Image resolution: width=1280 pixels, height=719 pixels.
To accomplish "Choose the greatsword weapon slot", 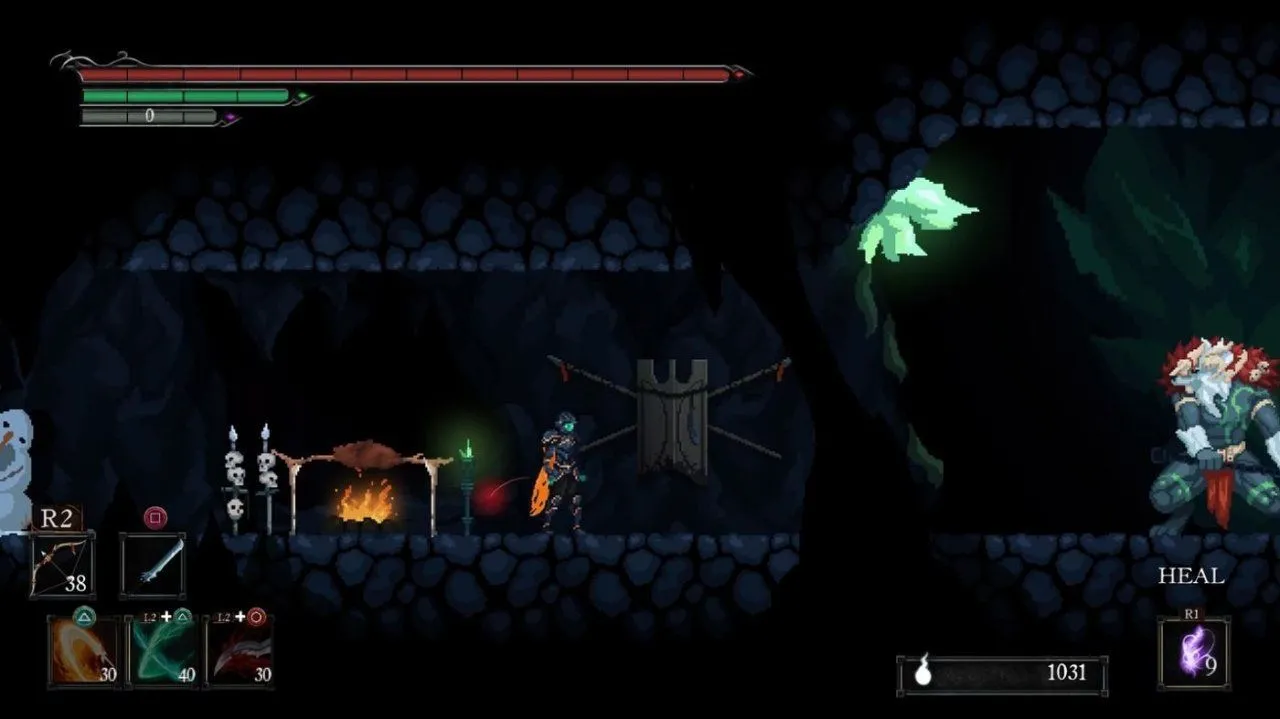I will tap(153, 565).
